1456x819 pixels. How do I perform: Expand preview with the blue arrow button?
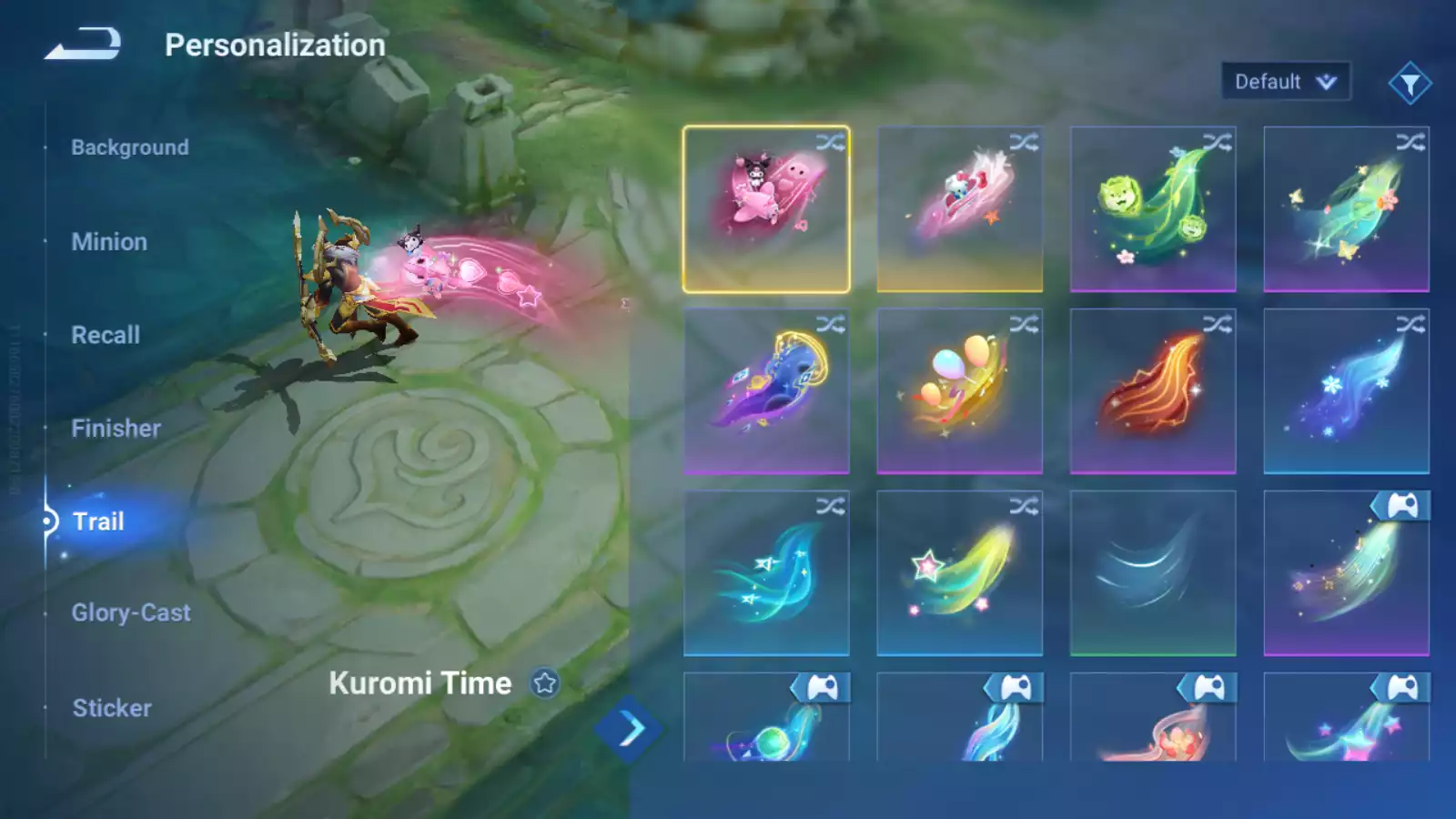[629, 729]
